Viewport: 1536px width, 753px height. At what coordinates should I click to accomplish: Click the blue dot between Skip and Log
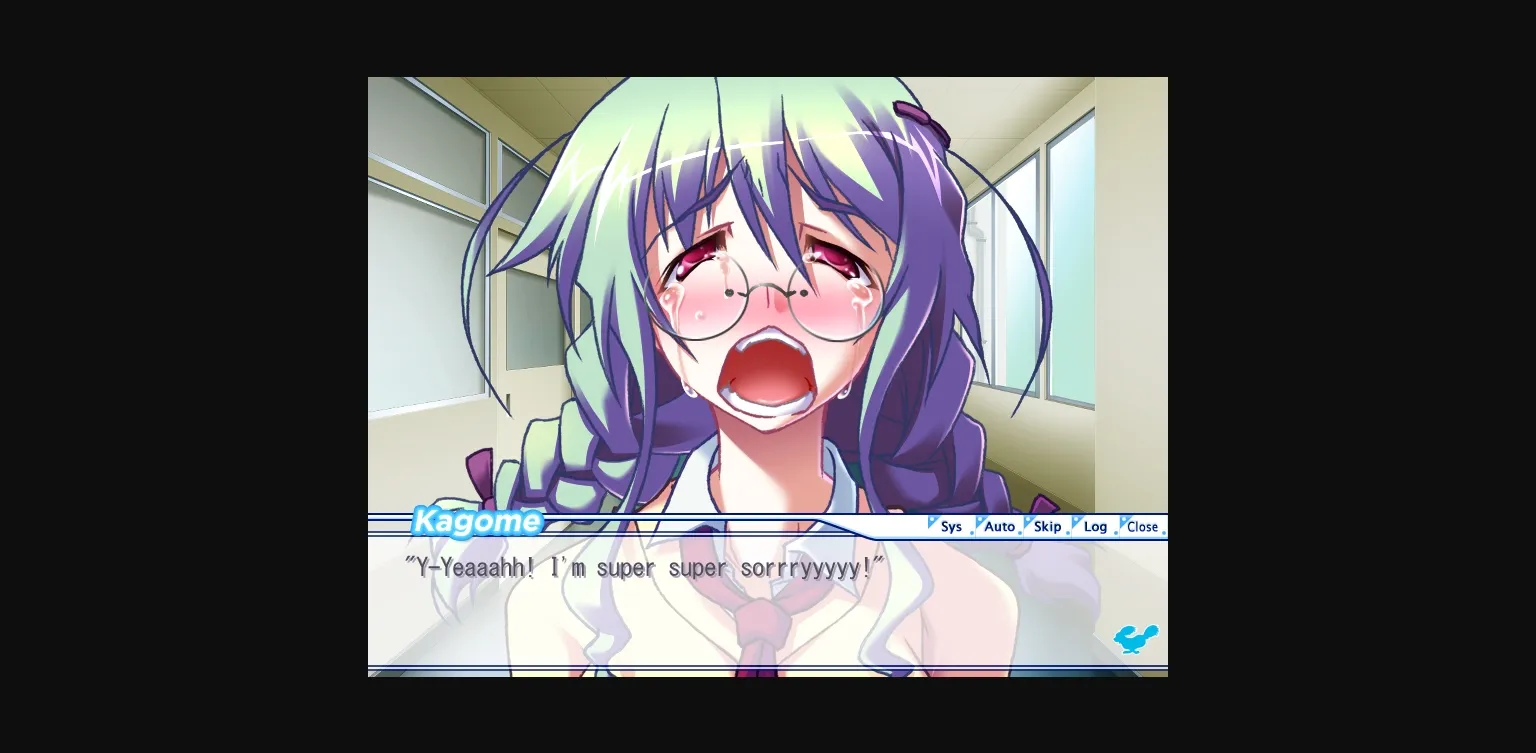pos(1067,534)
